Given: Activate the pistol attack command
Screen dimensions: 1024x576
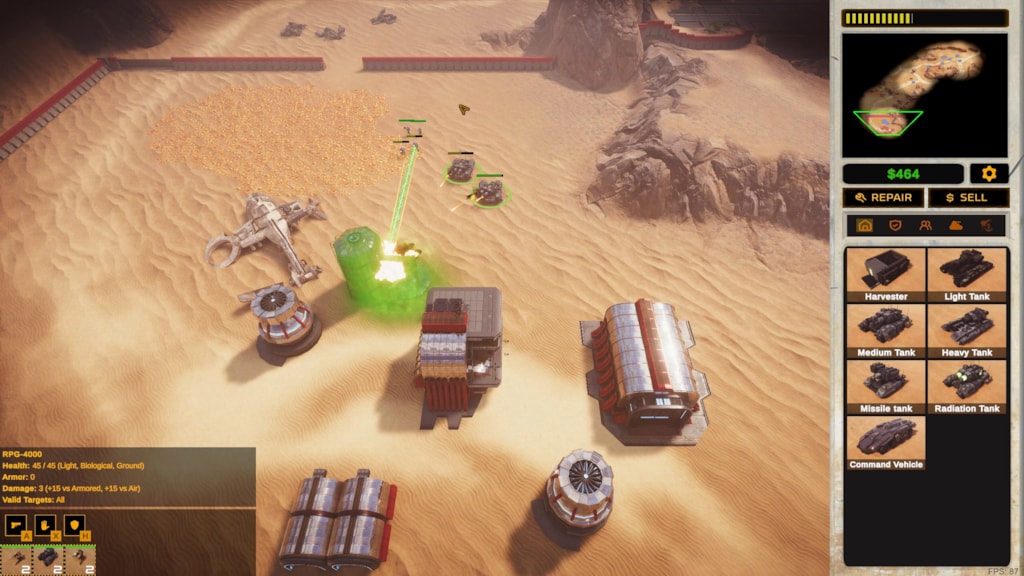Looking at the screenshot, I should [x=15, y=525].
